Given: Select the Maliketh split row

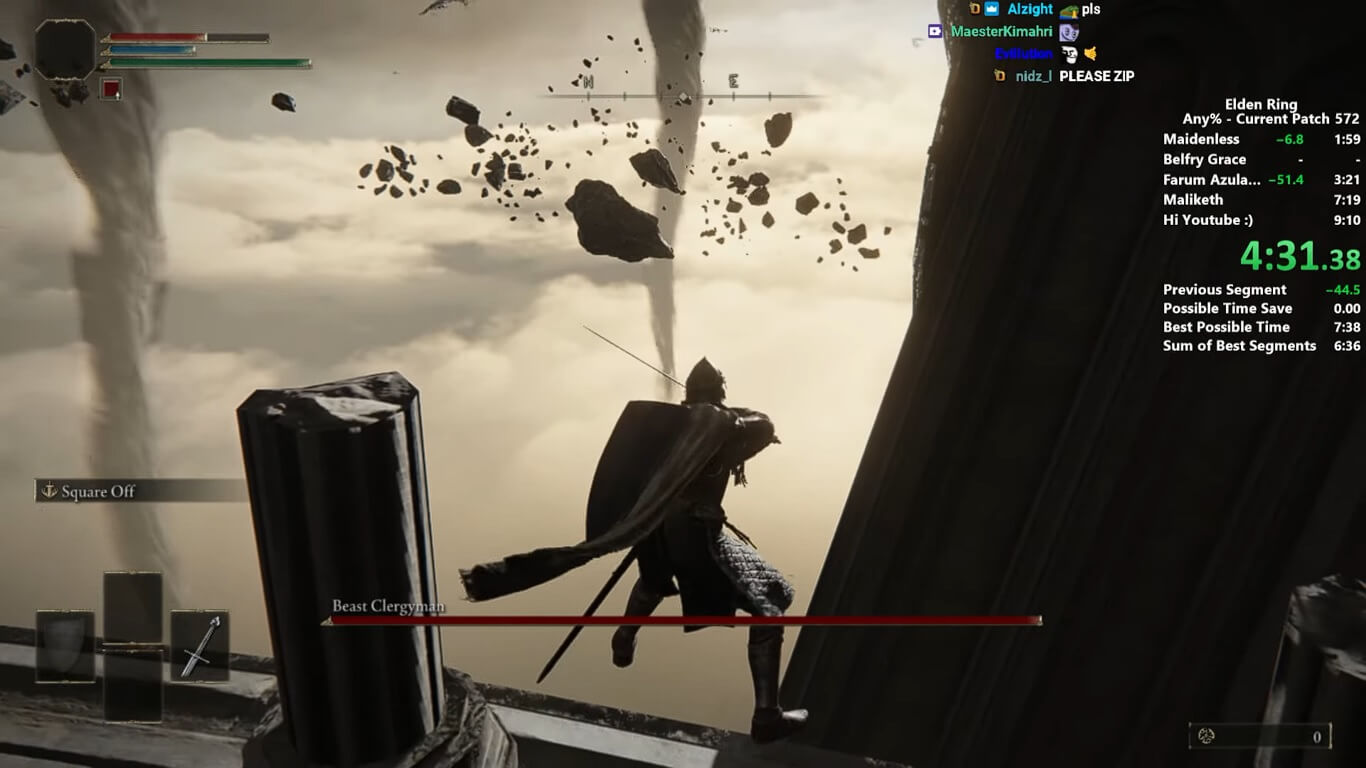Looking at the screenshot, I should (1261, 200).
